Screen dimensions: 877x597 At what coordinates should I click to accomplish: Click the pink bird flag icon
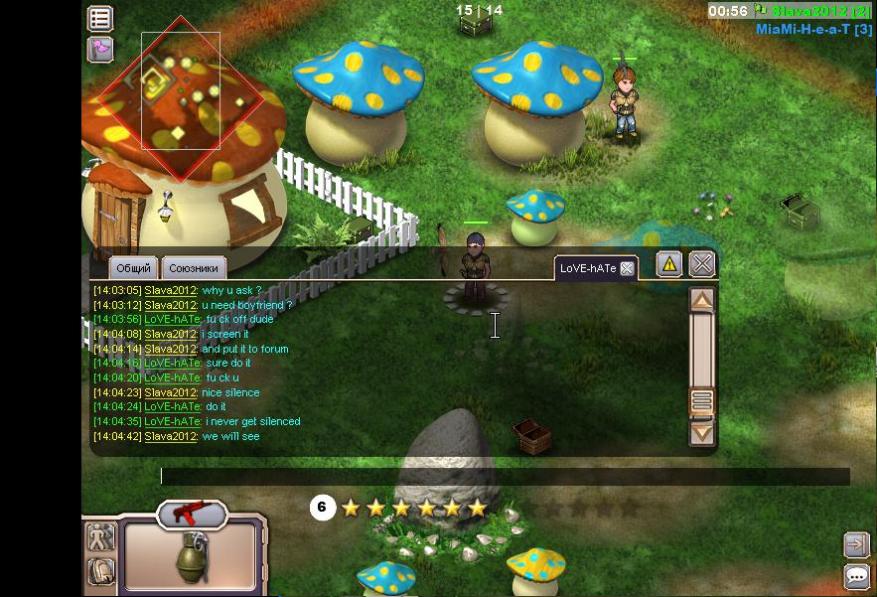point(100,49)
